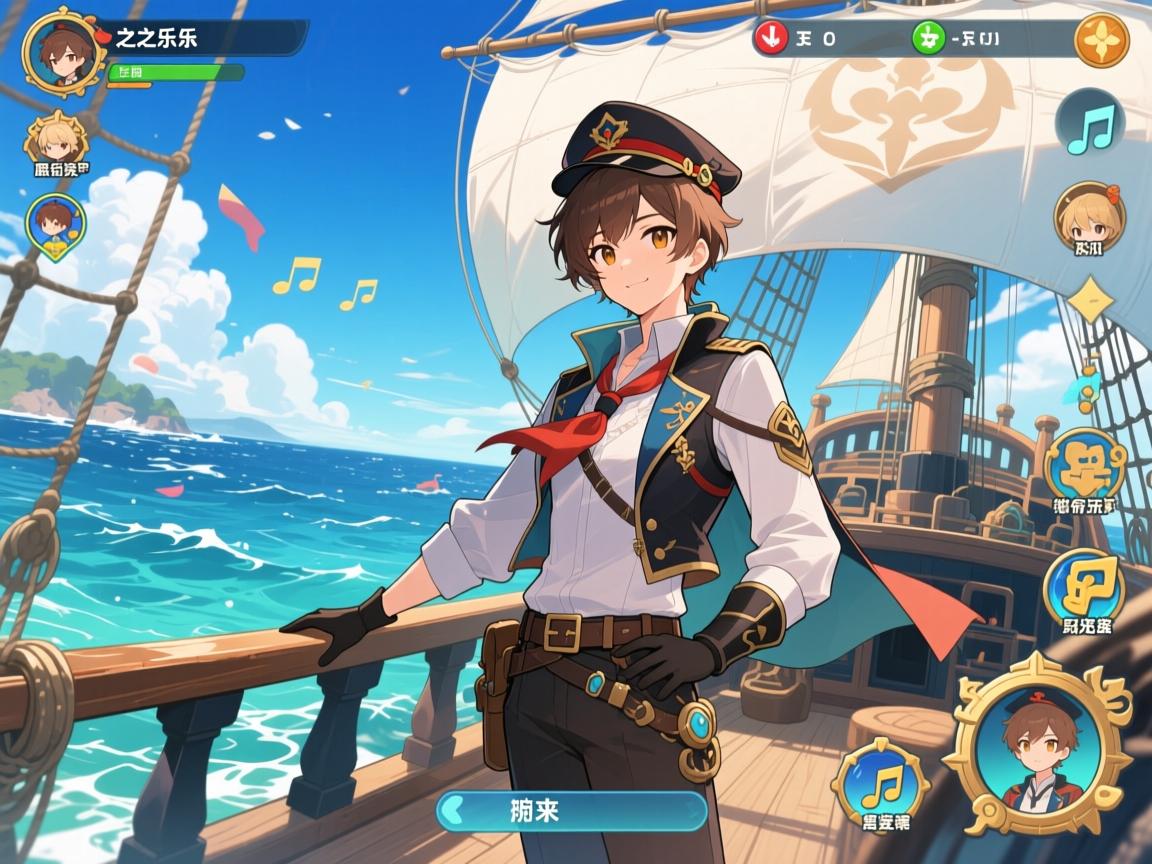Select the blonde character portrait on the left

56,140
